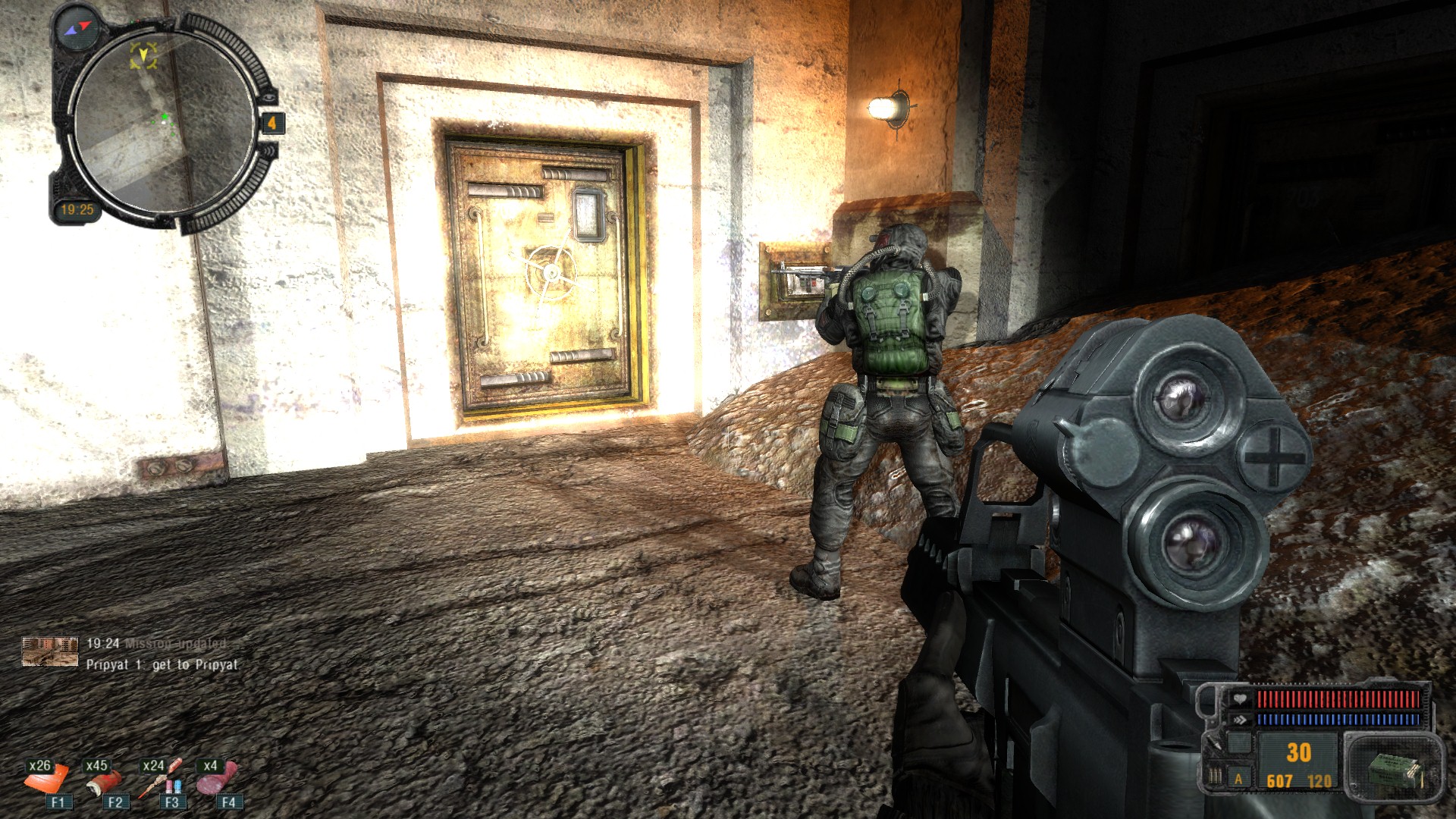This screenshot has height=819, width=1456.
Task: Use the orange medkit in quick slot F1
Action: (48, 778)
